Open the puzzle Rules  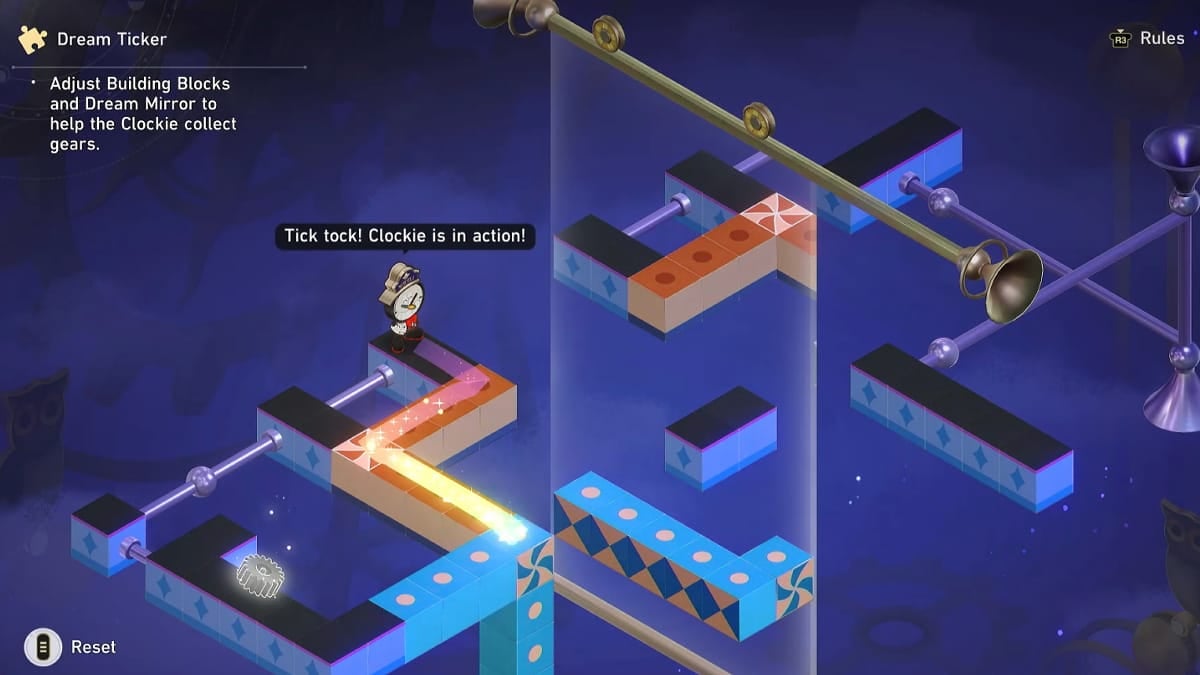pos(1147,39)
